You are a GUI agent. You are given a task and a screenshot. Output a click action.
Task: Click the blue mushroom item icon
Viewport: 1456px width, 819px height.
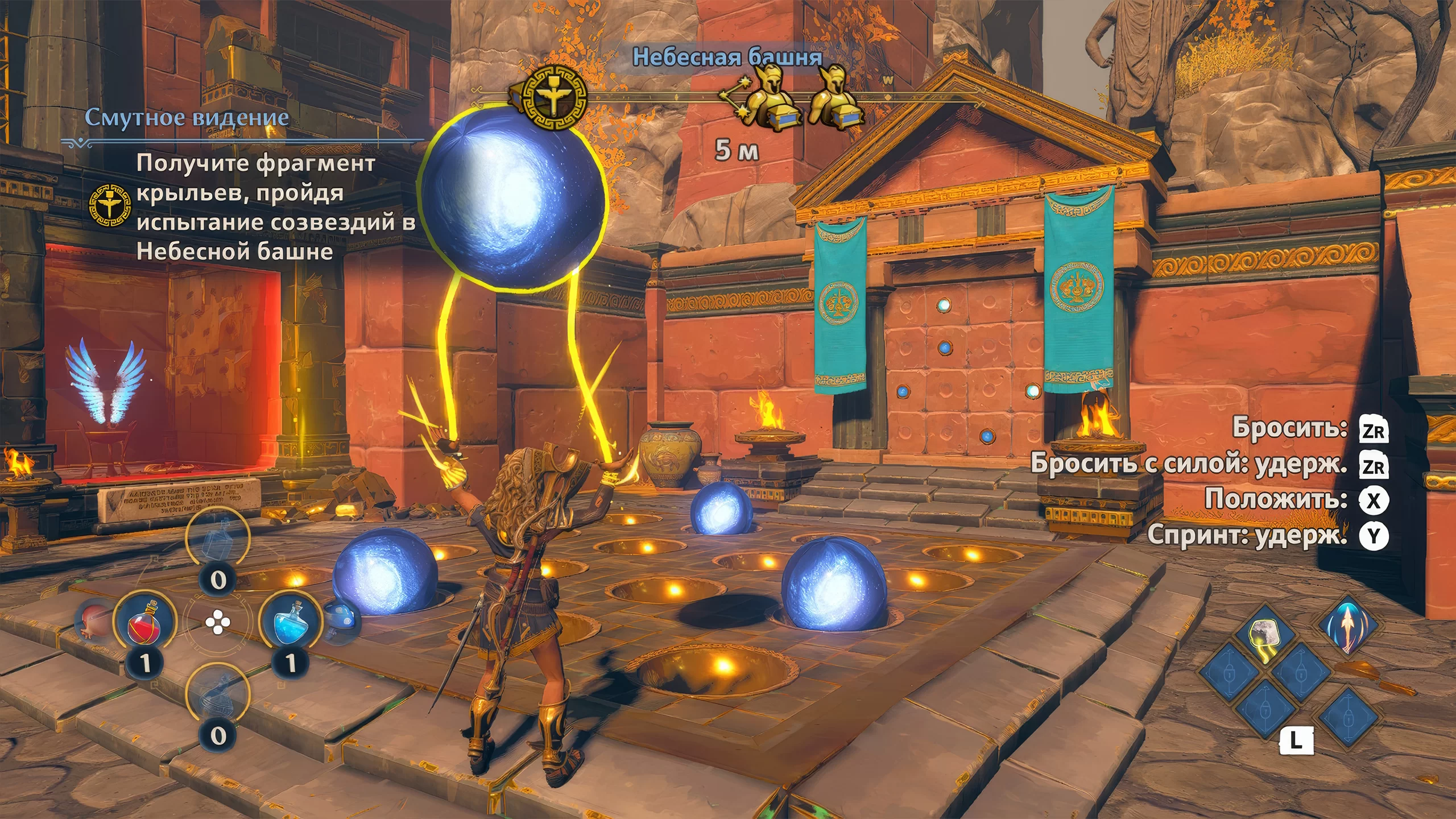pyautogui.click(x=342, y=621)
